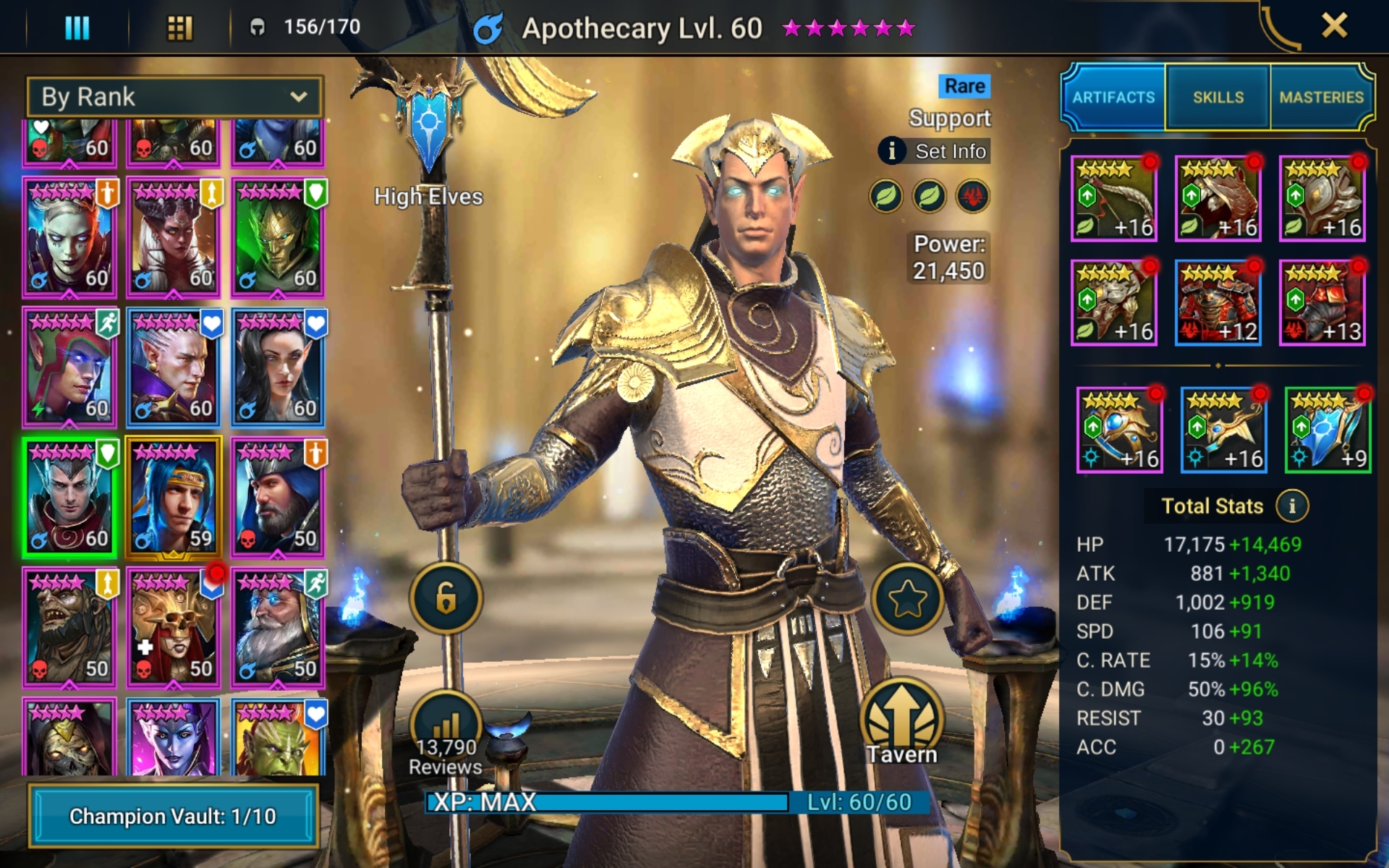The height and width of the screenshot is (868, 1389).
Task: Switch to the MASTERIES tab
Action: coord(1322,96)
